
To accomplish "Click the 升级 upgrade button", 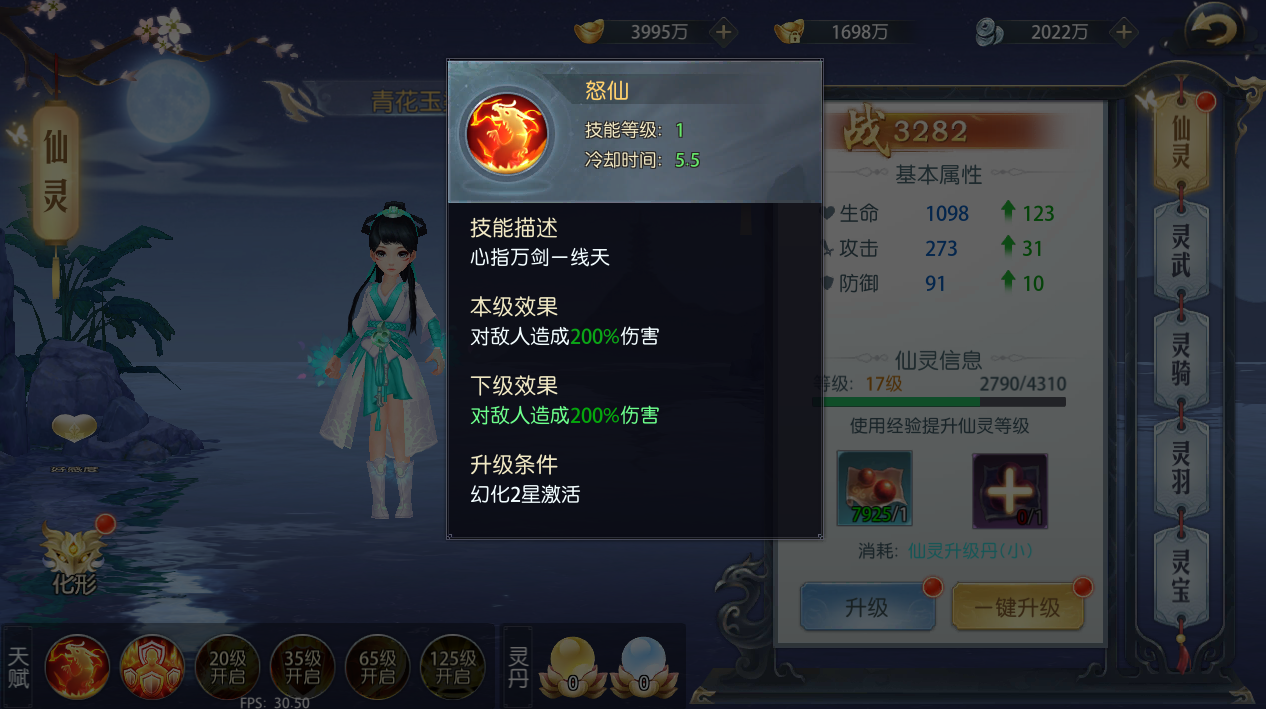I will (x=867, y=607).
